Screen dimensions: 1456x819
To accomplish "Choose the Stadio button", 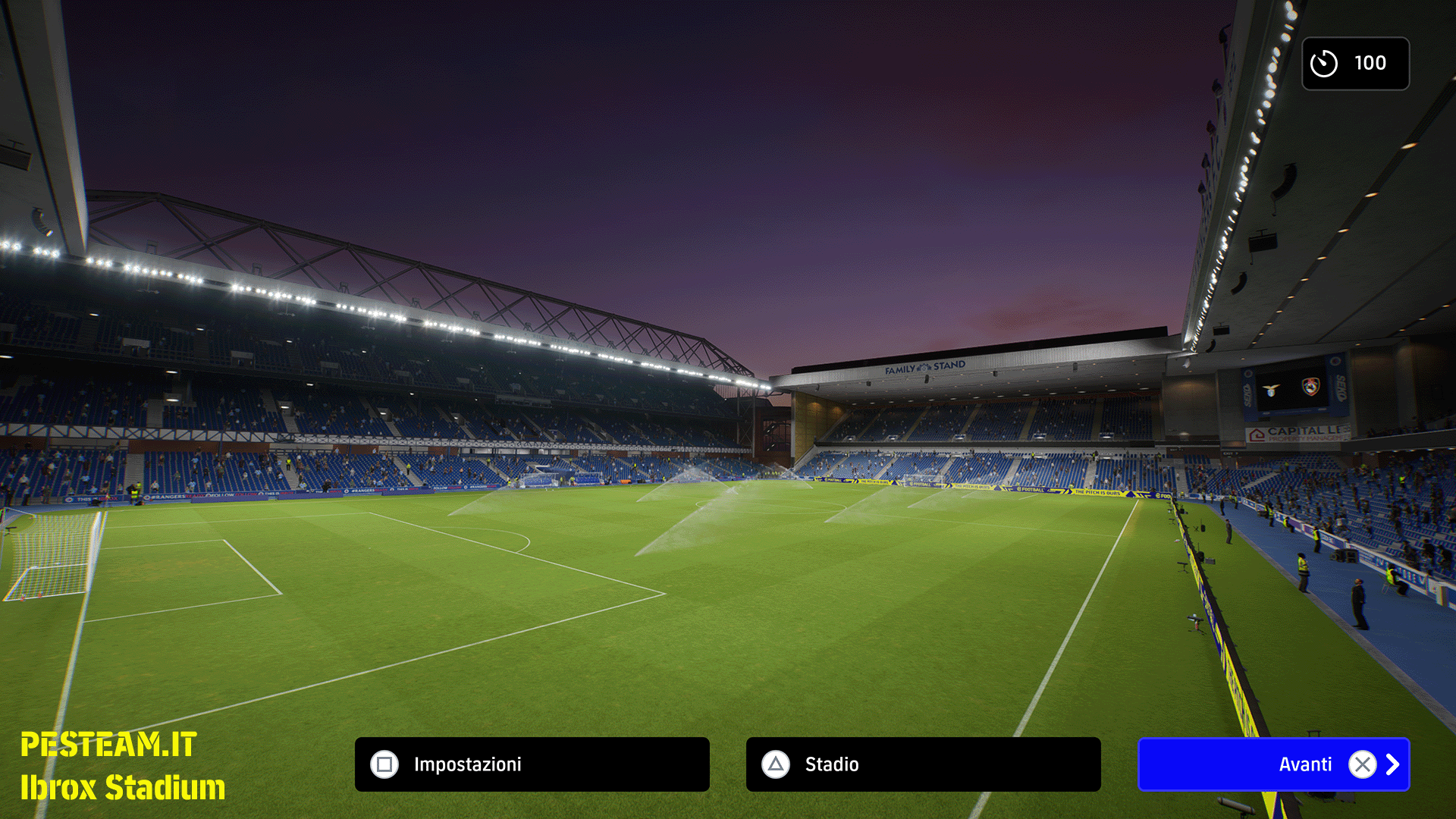I will coord(923,764).
